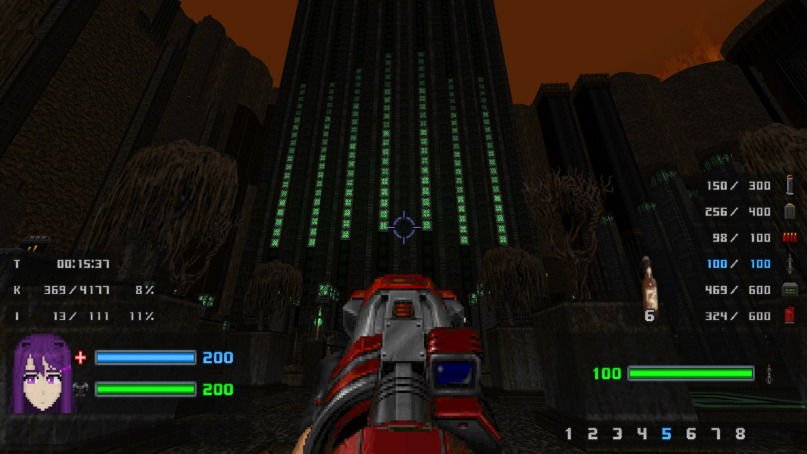The image size is (807, 454).
Task: Select the red shotgun shells ammo icon
Action: (x=790, y=237)
